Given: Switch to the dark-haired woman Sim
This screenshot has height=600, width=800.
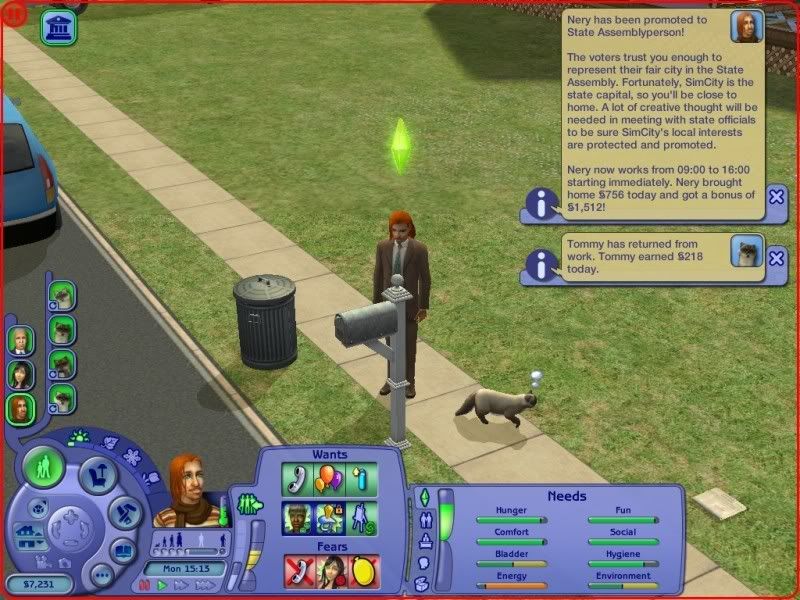Looking at the screenshot, I should point(21,374).
